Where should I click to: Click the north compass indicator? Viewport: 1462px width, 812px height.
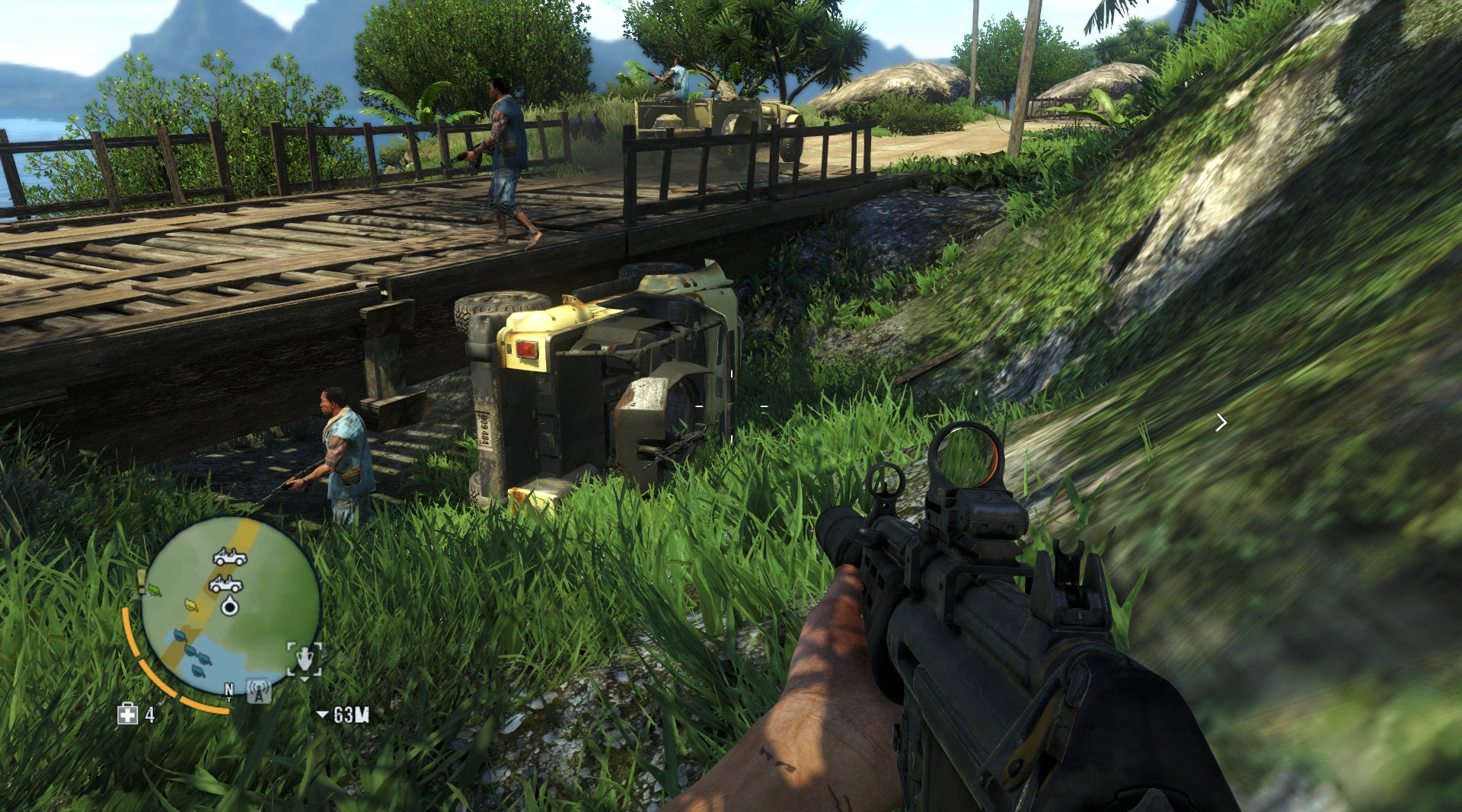coord(229,691)
